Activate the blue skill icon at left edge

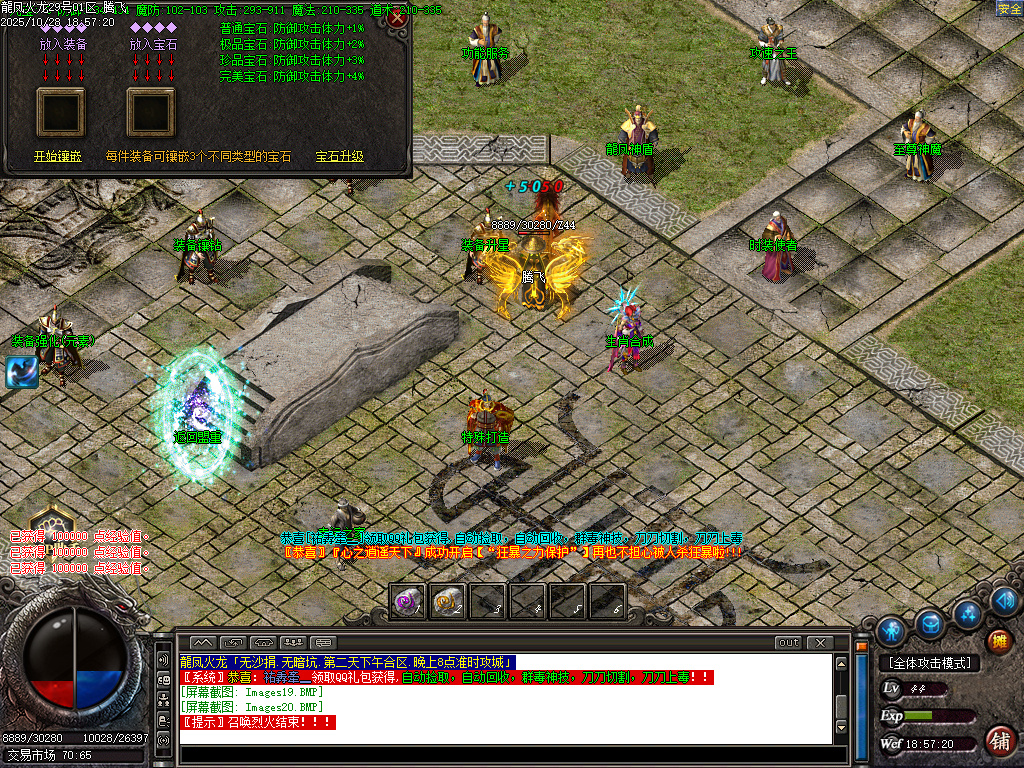pyautogui.click(x=21, y=372)
